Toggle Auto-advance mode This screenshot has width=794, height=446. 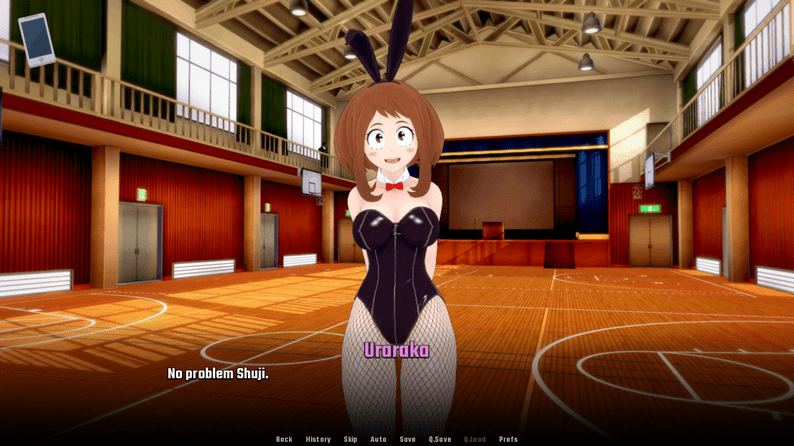click(x=379, y=439)
